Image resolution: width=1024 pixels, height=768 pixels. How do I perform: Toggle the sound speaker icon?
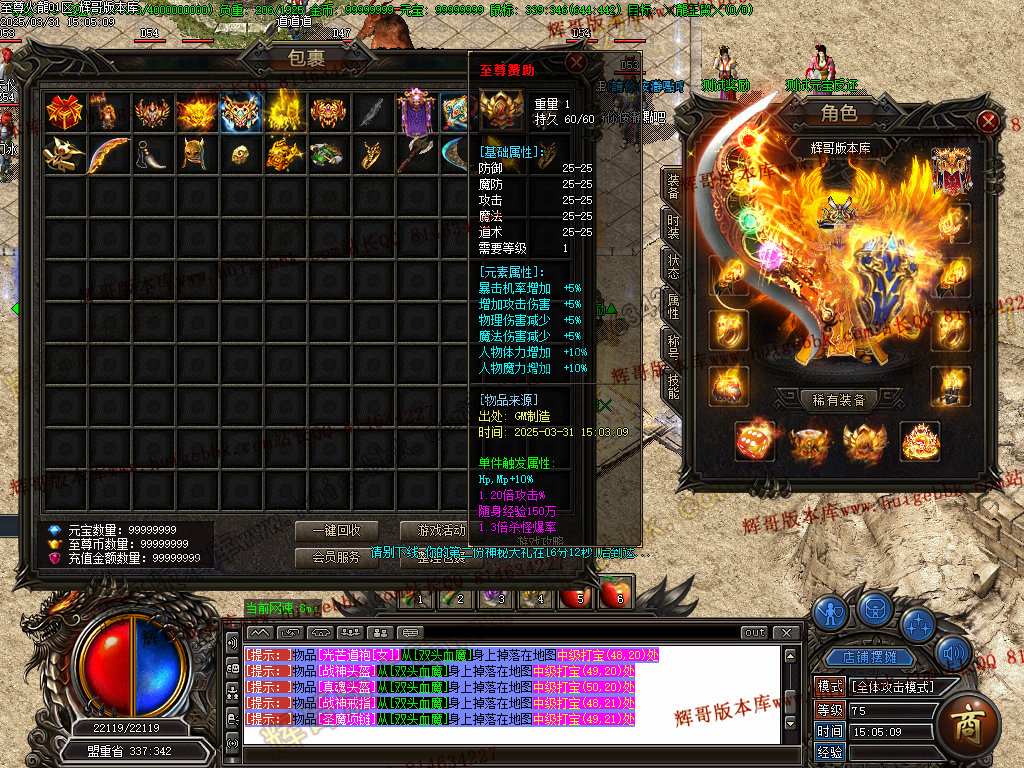[x=953, y=655]
